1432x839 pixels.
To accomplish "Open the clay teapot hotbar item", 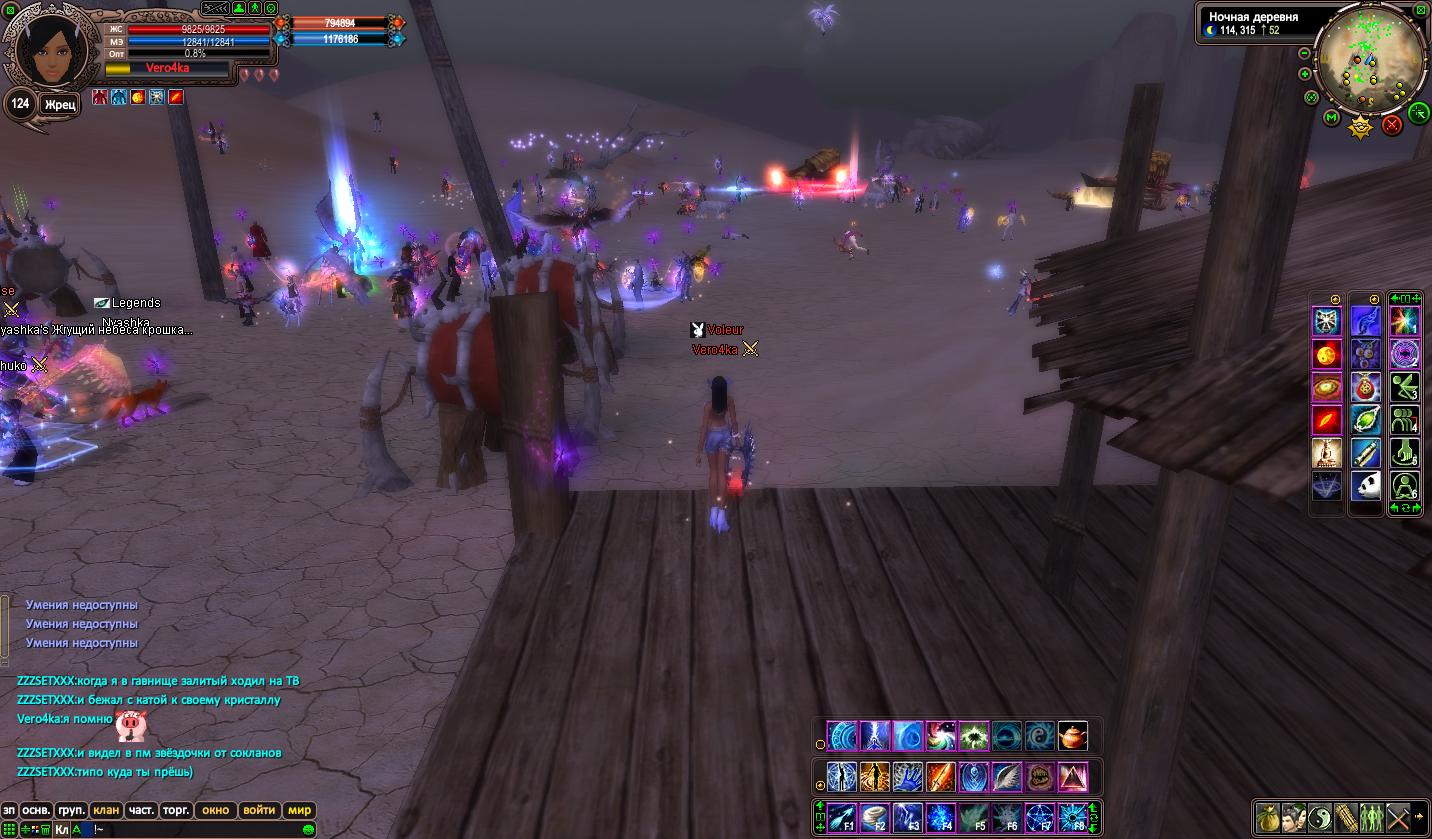I will point(1073,737).
